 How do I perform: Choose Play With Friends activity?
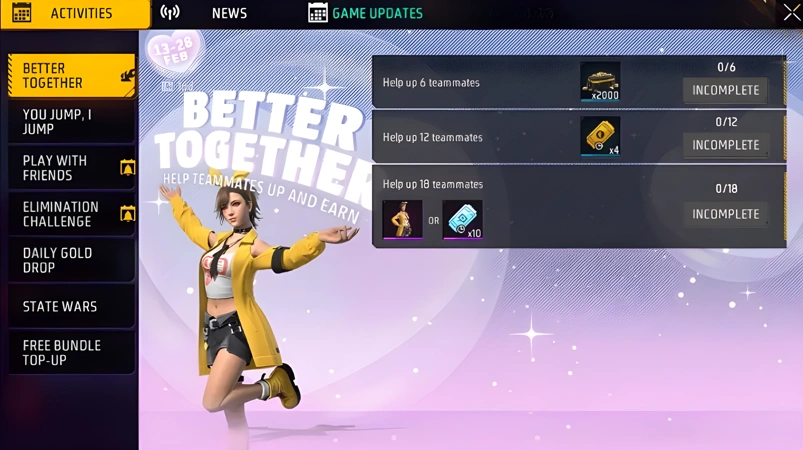point(71,168)
